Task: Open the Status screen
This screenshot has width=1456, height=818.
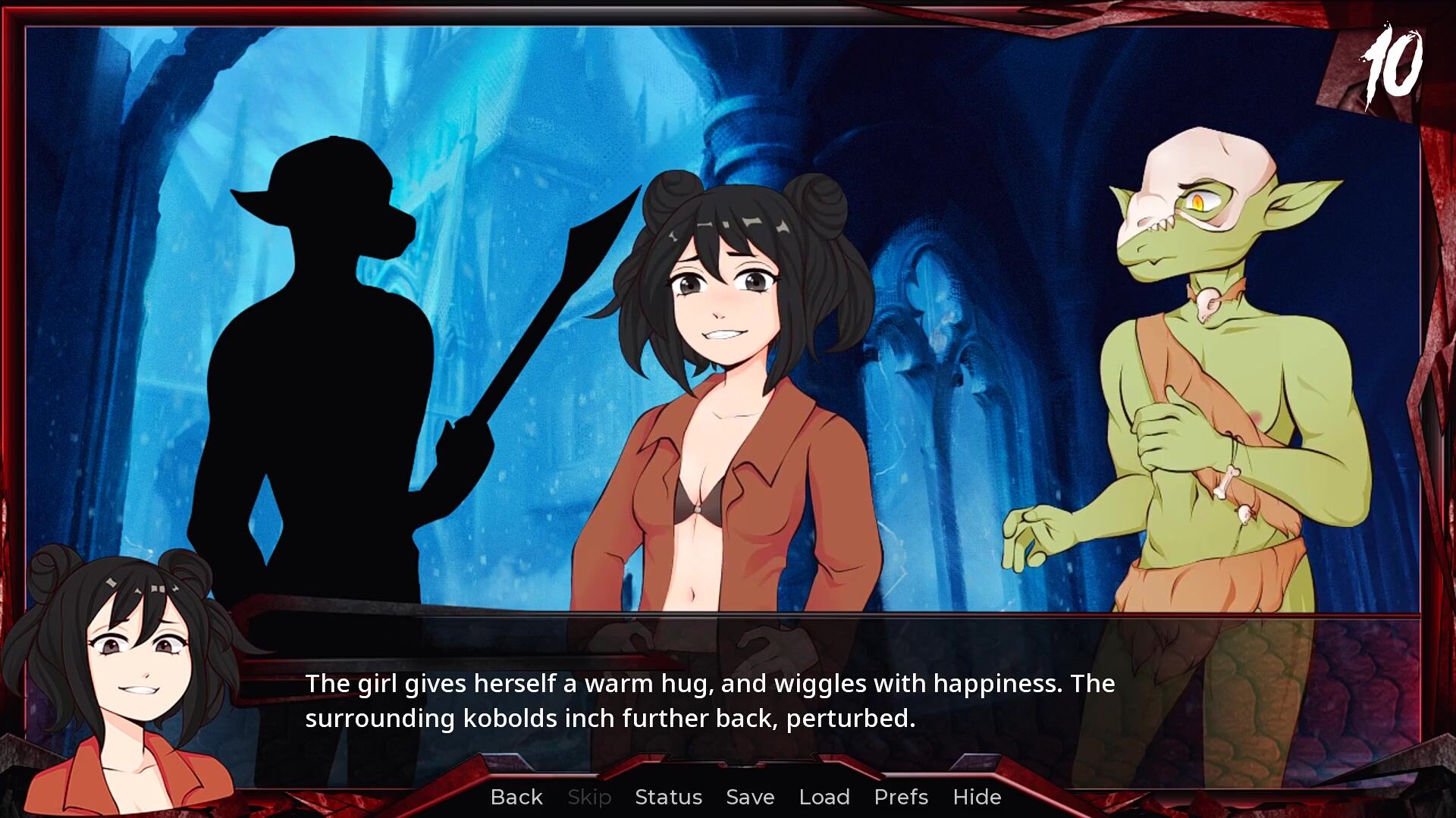Action: click(668, 797)
